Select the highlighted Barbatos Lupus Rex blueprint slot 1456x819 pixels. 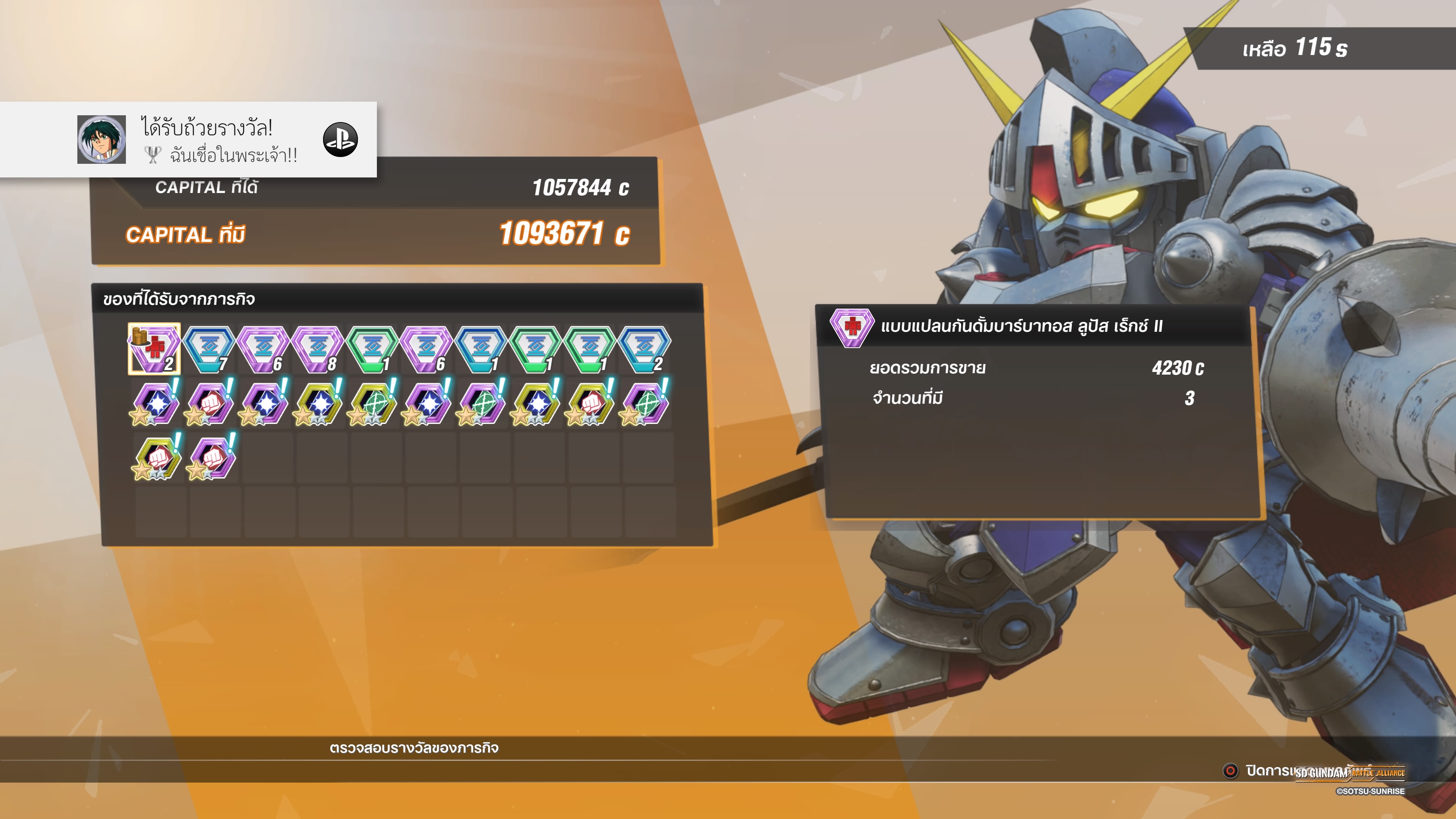point(154,349)
